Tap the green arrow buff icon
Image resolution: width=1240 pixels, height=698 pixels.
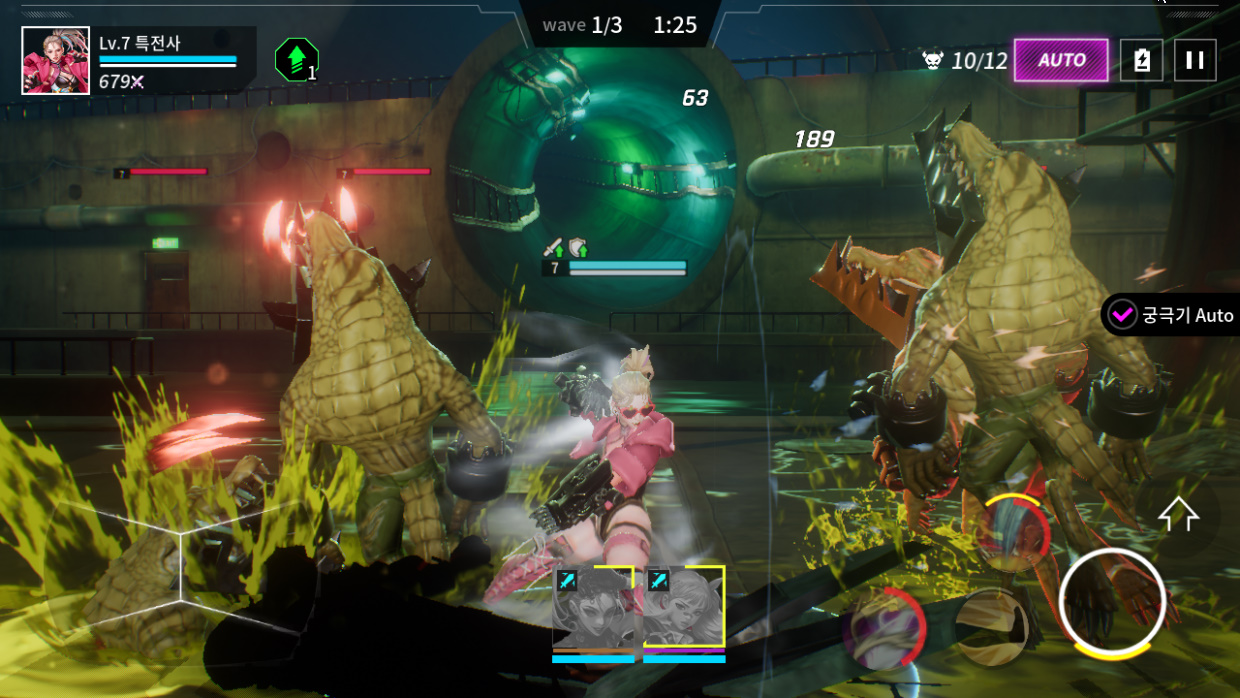click(x=296, y=60)
